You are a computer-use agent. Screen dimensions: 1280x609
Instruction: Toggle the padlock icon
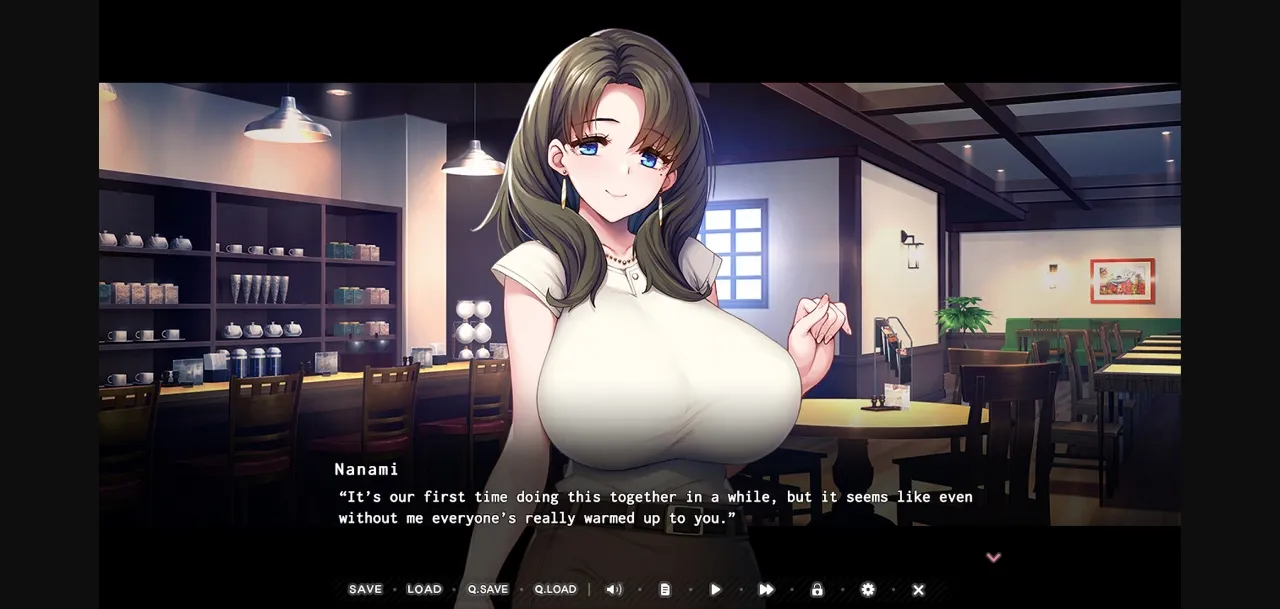[817, 589]
